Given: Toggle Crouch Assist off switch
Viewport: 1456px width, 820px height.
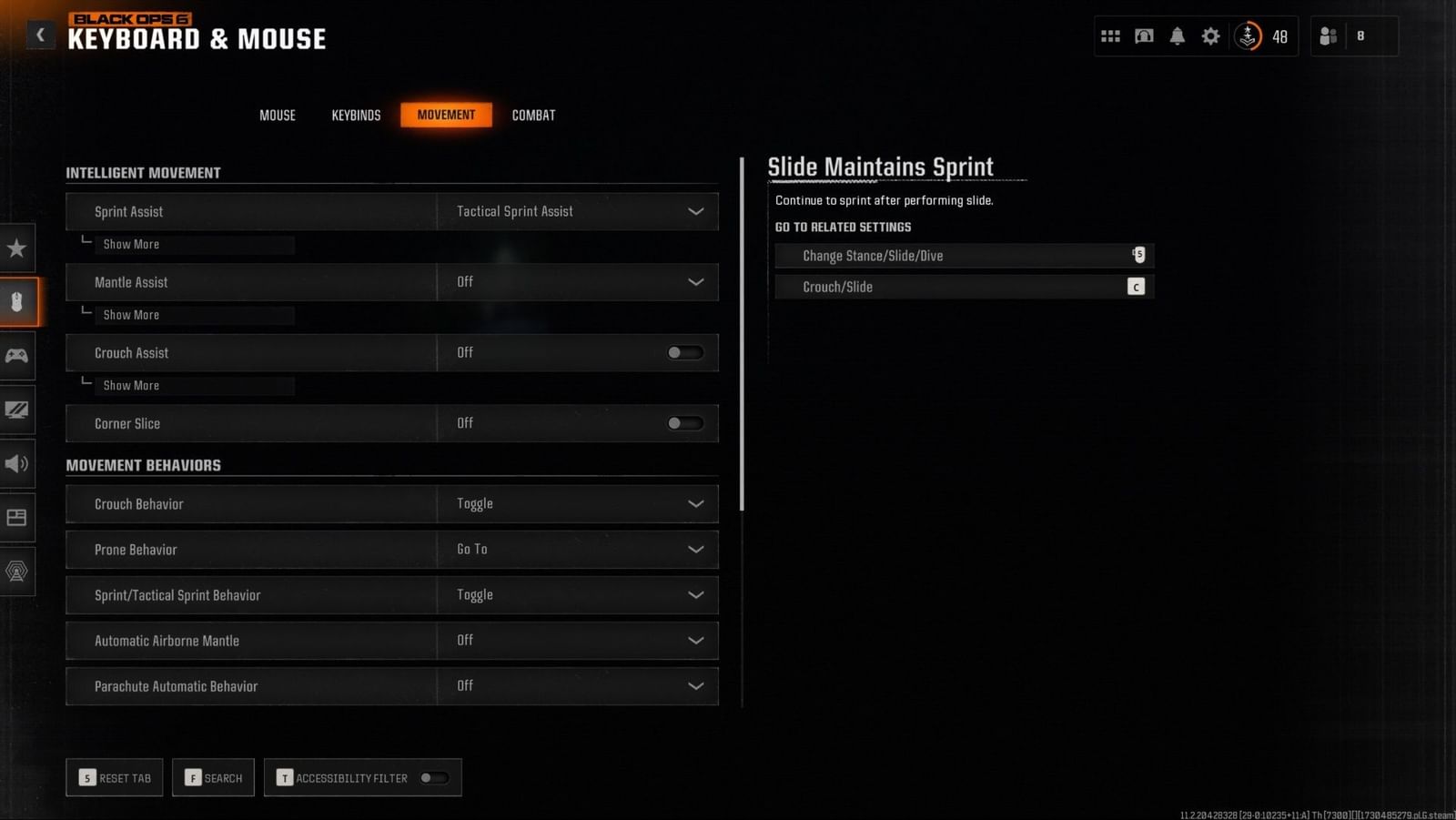Looking at the screenshot, I should point(684,352).
